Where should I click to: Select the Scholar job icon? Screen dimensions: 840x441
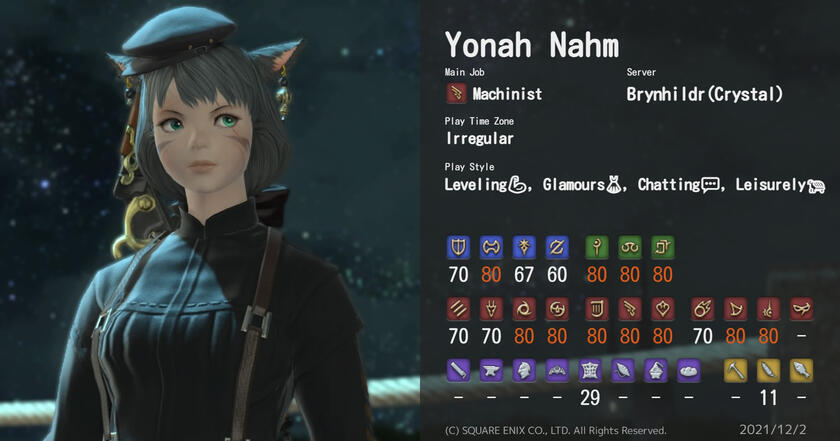628,246
